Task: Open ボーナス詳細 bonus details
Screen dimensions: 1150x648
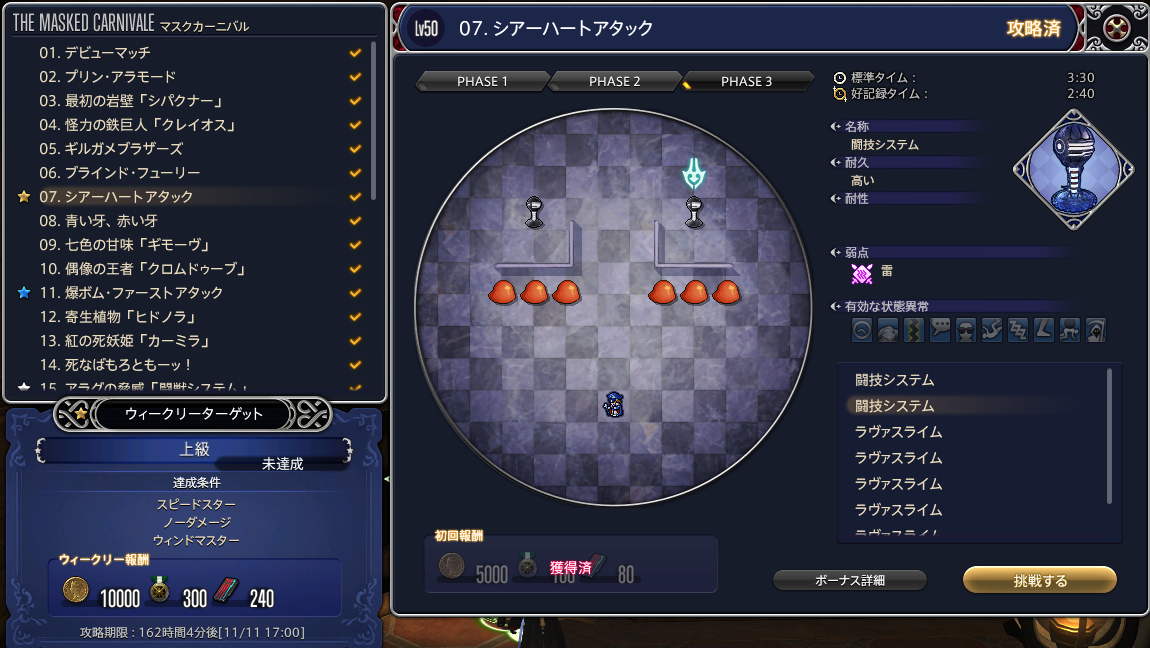Action: coord(850,580)
